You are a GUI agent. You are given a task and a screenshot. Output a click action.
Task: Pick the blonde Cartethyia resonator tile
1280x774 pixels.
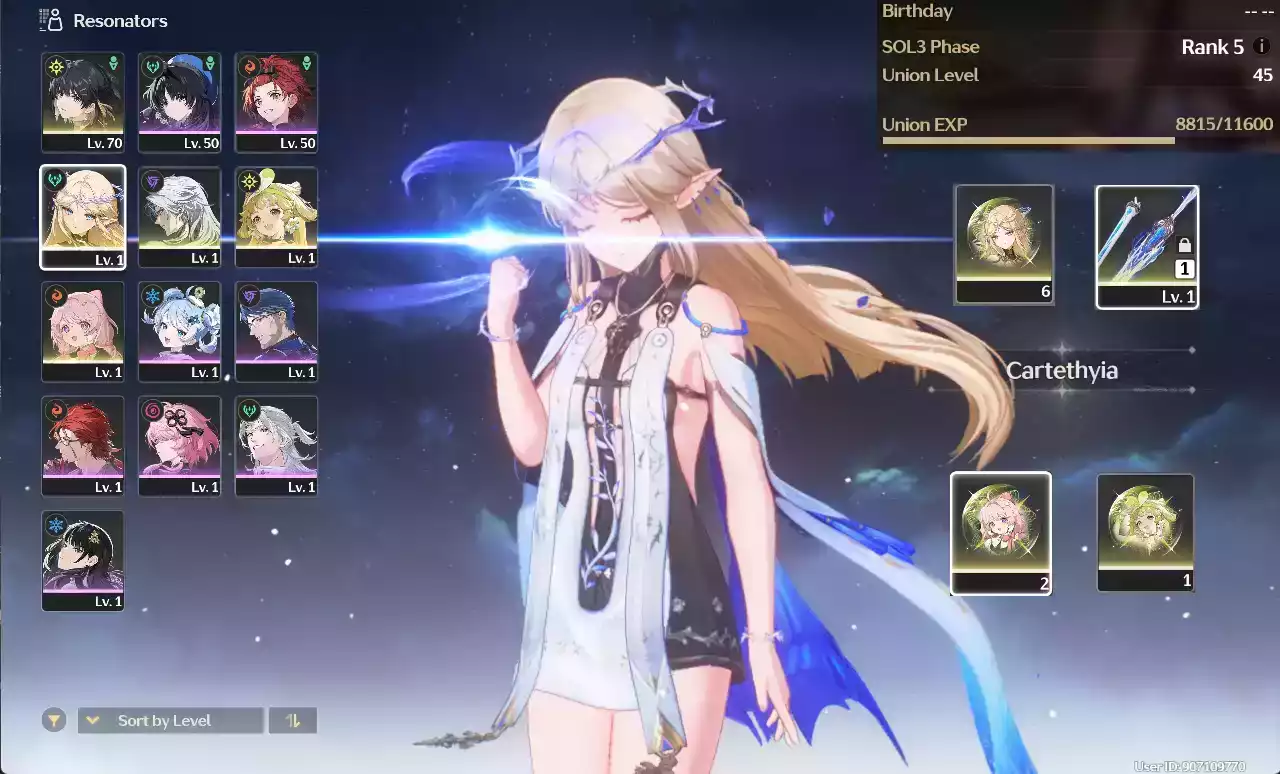pos(83,217)
